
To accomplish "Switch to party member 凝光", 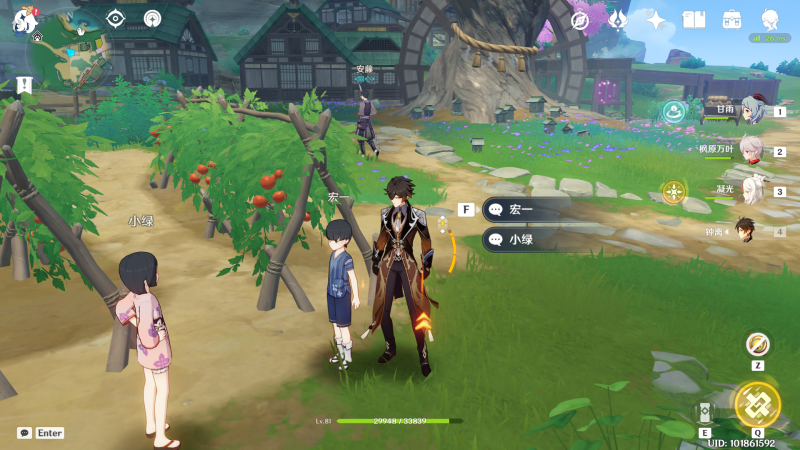I will (x=752, y=190).
